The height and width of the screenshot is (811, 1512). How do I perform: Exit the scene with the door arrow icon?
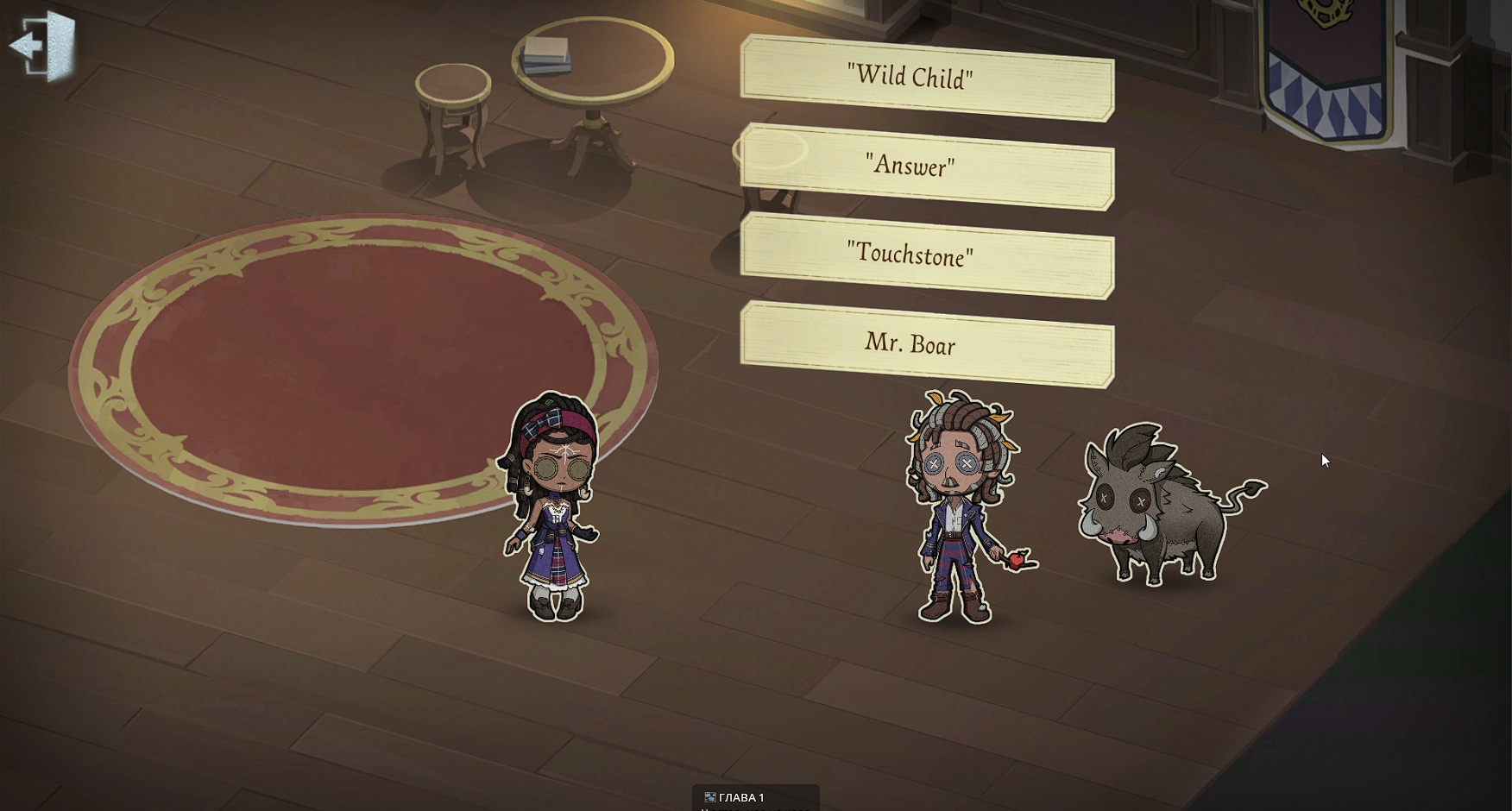click(x=42, y=46)
